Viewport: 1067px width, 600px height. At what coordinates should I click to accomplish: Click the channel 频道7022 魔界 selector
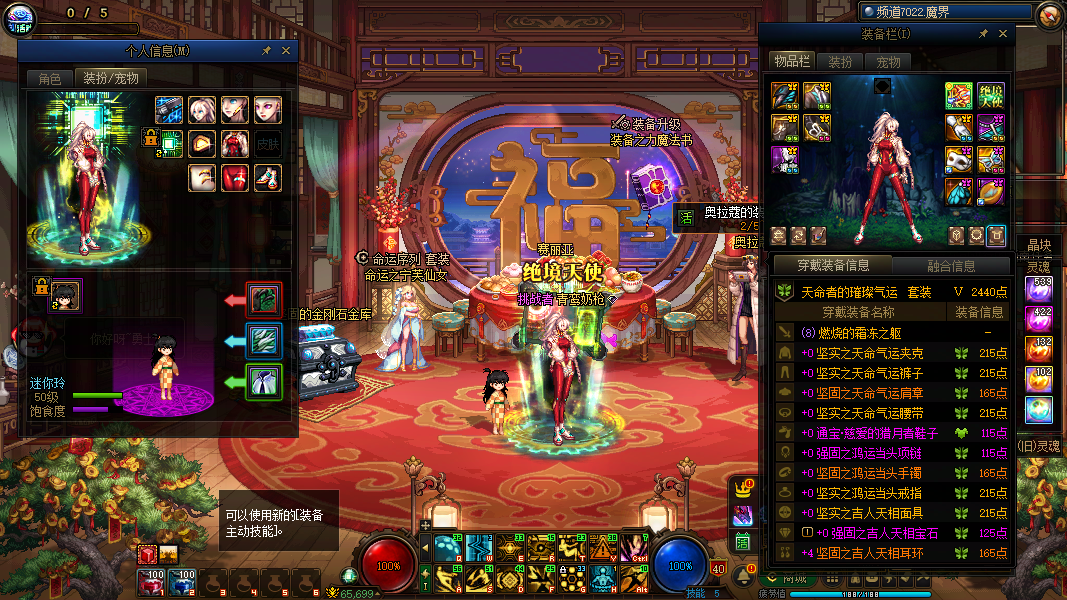point(945,12)
